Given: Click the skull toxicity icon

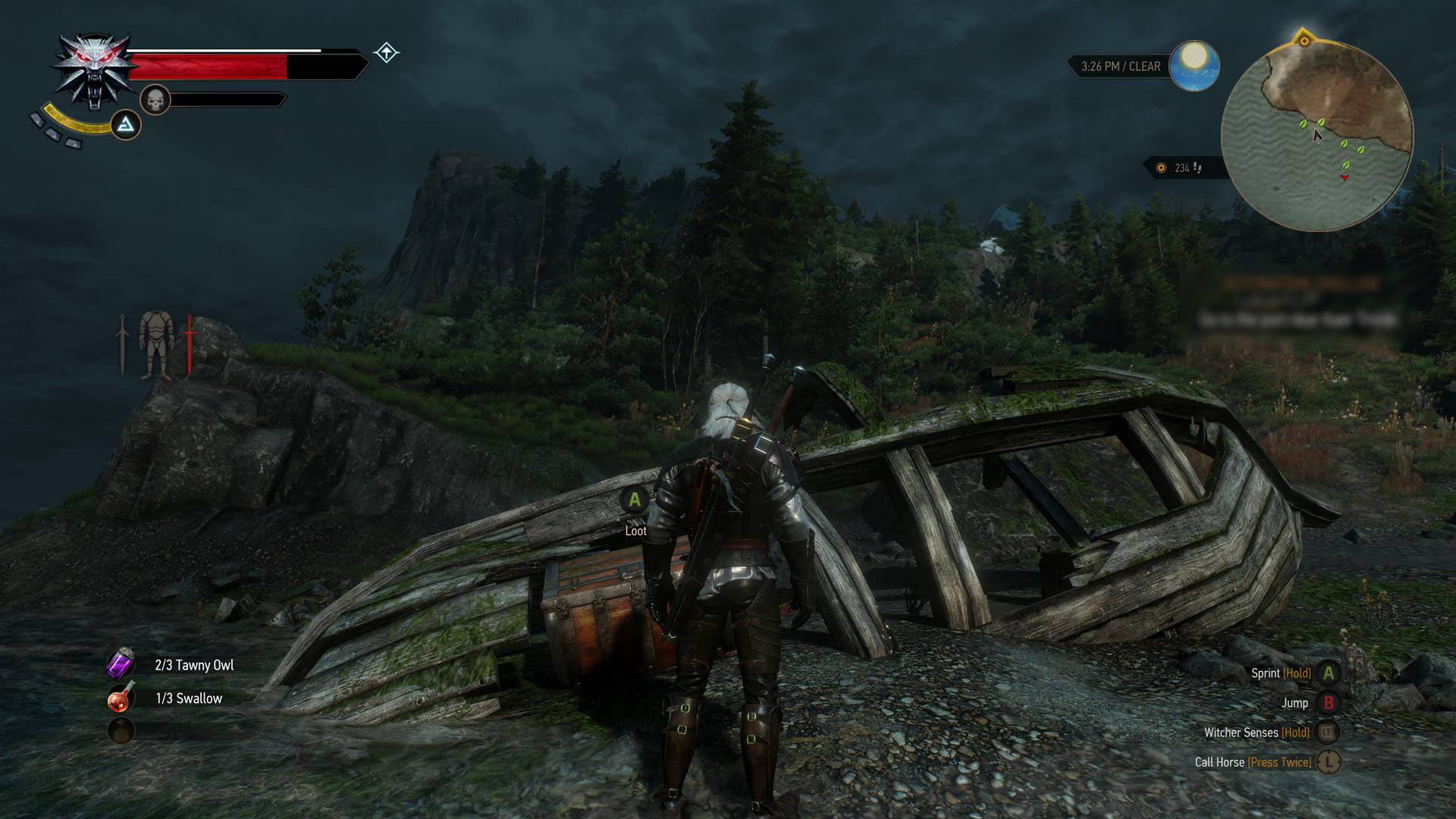Looking at the screenshot, I should coord(155,99).
